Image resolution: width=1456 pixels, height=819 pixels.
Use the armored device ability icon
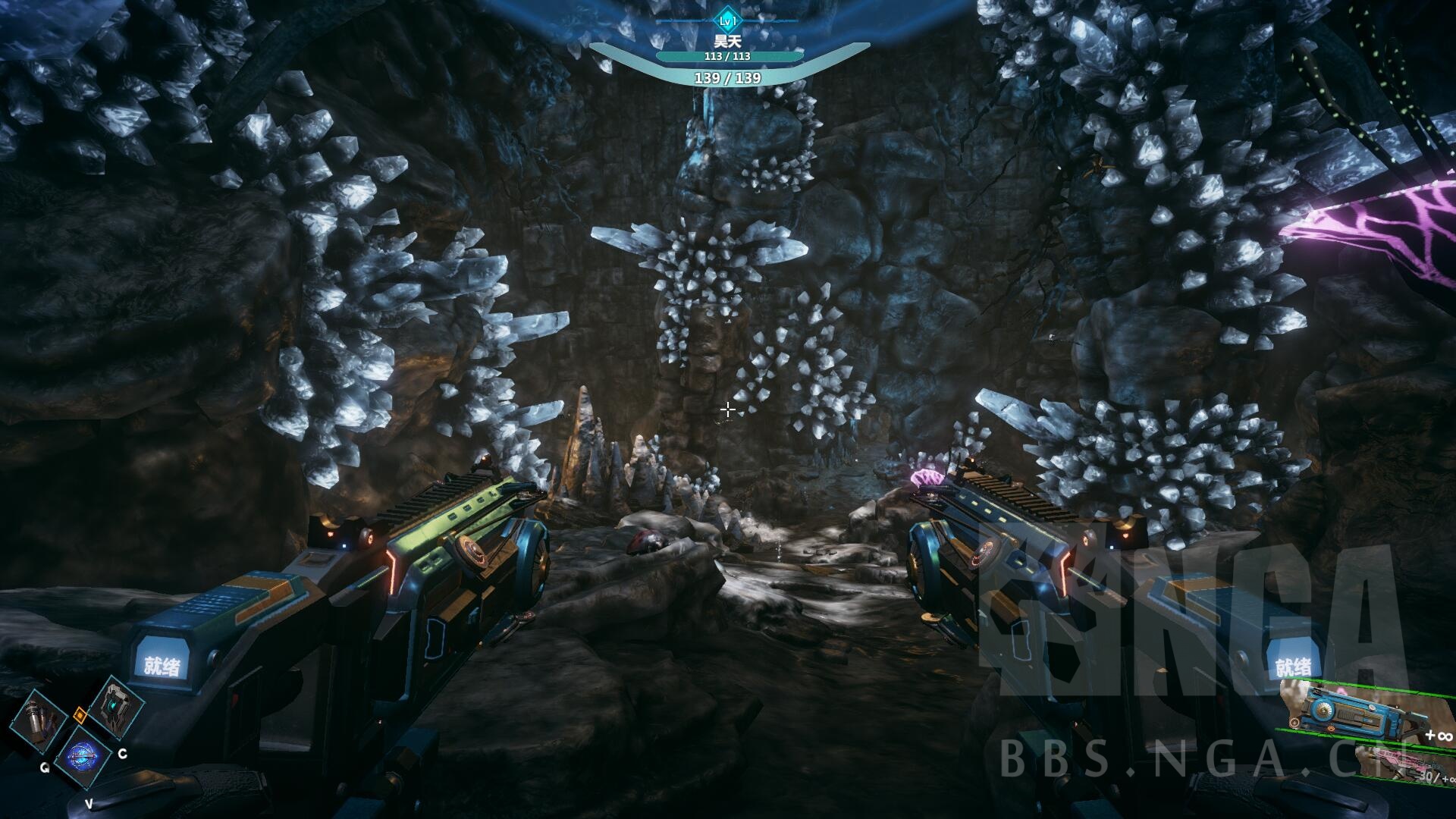coord(116,705)
